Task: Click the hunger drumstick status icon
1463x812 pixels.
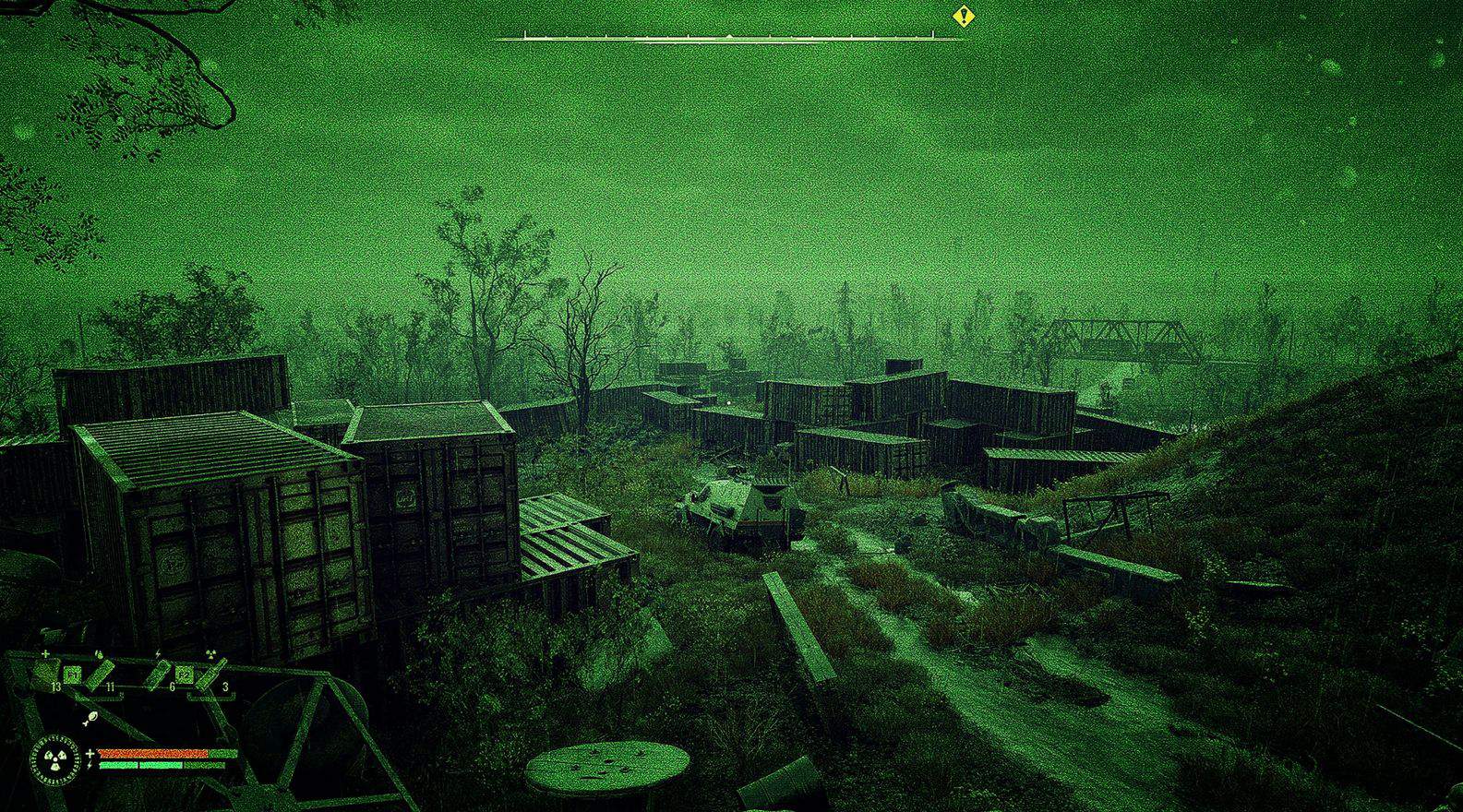Action: 90,717
